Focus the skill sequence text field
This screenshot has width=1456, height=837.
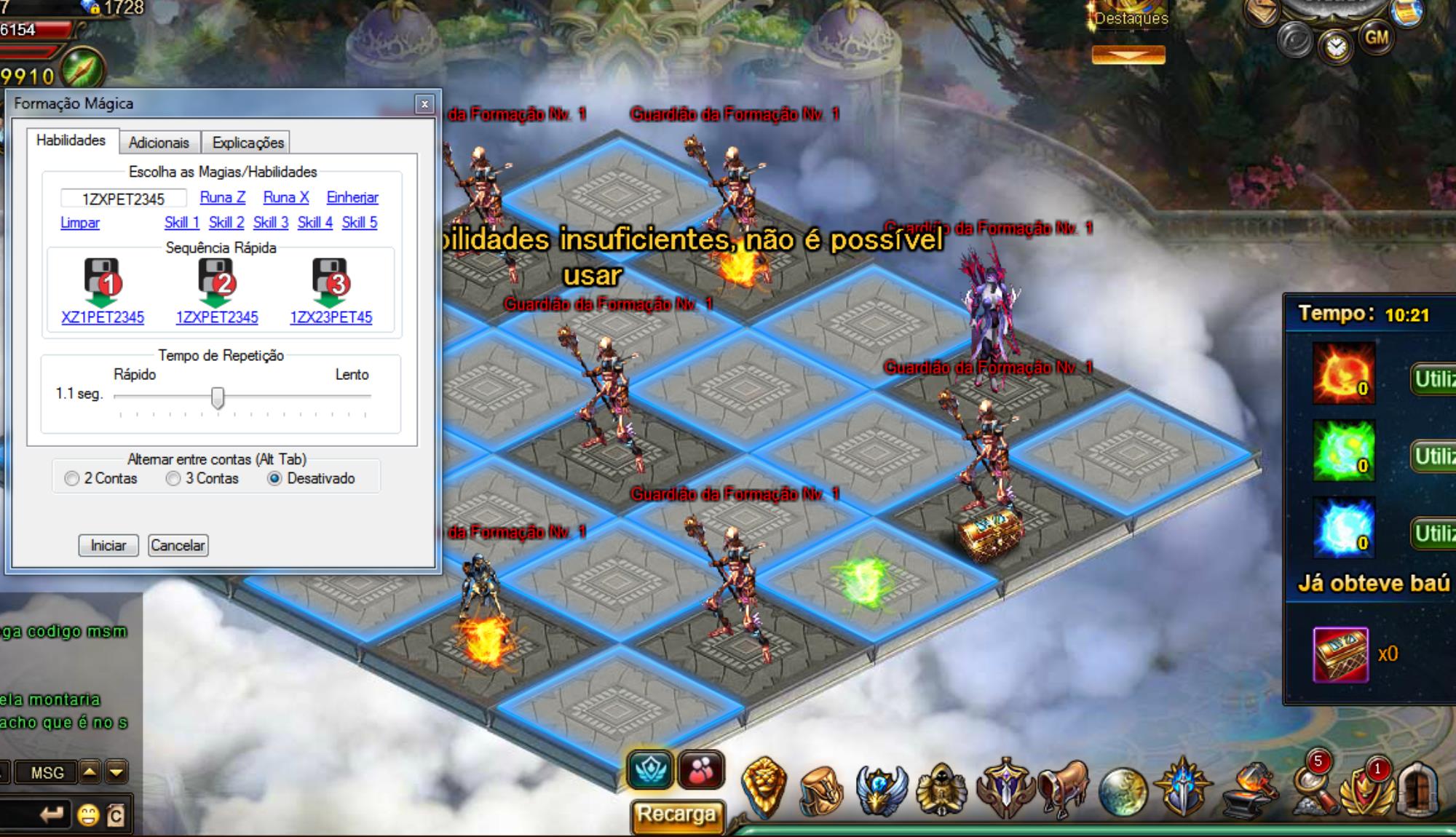pos(123,199)
